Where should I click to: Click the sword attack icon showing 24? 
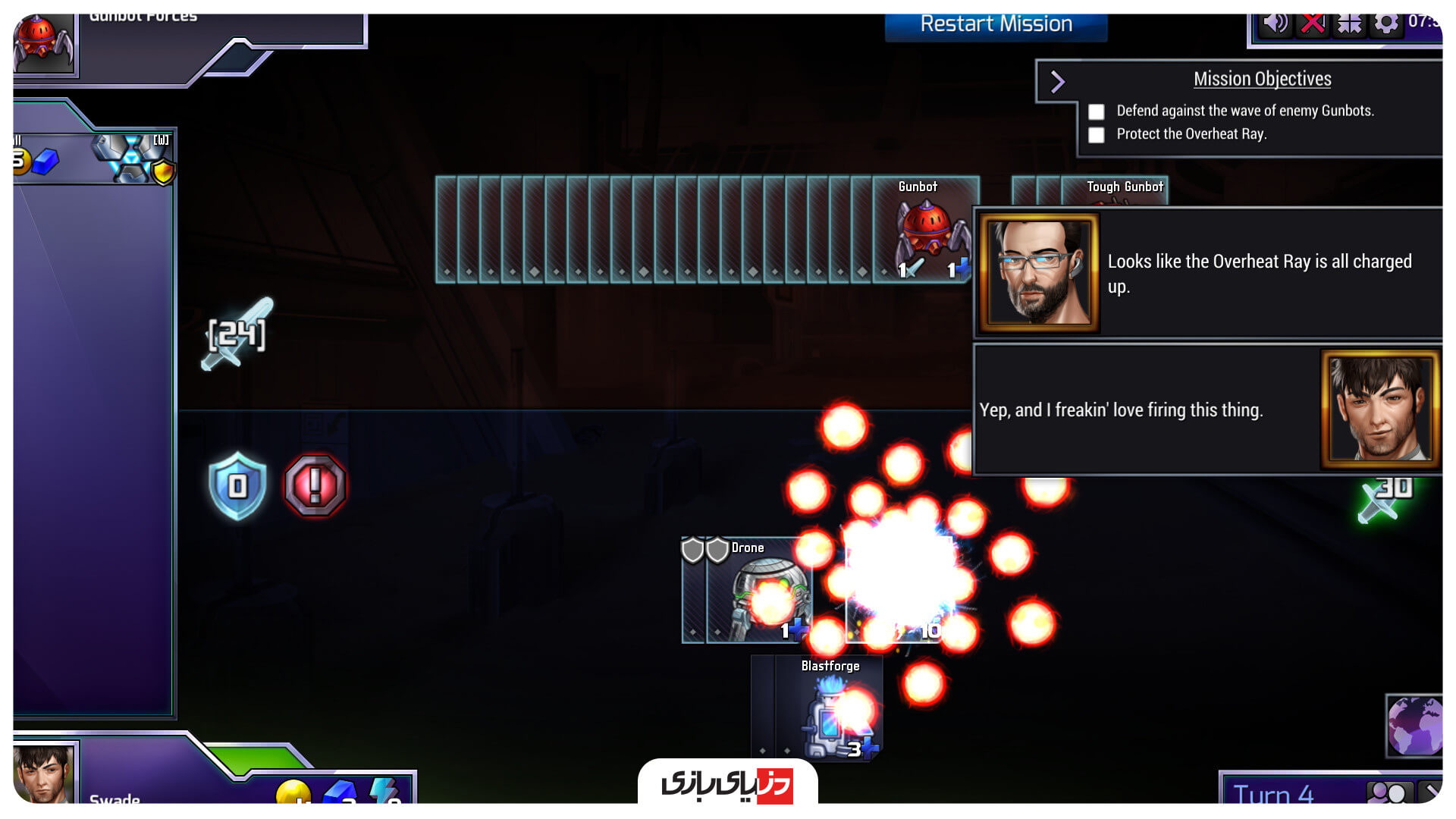[x=237, y=334]
